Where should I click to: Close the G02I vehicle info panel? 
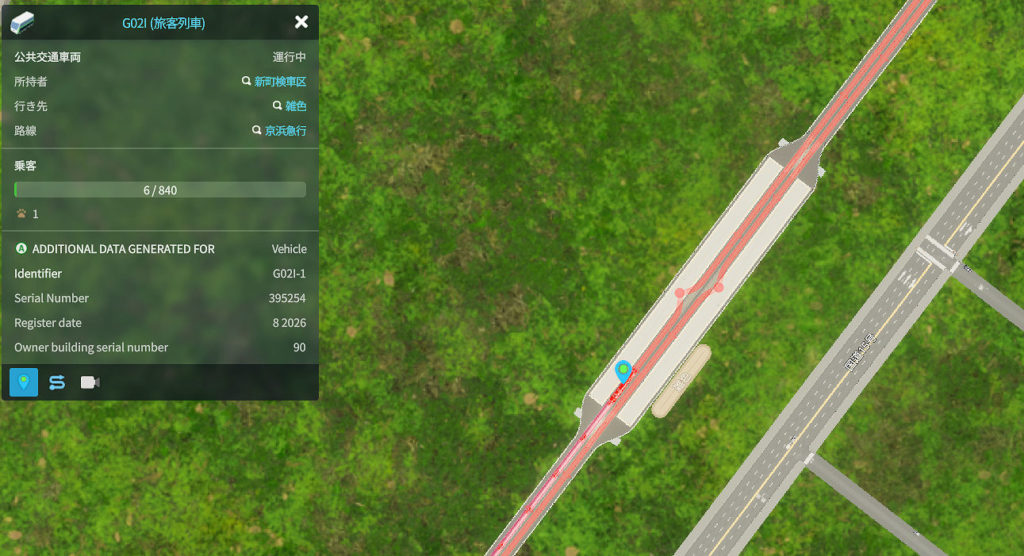click(x=301, y=22)
